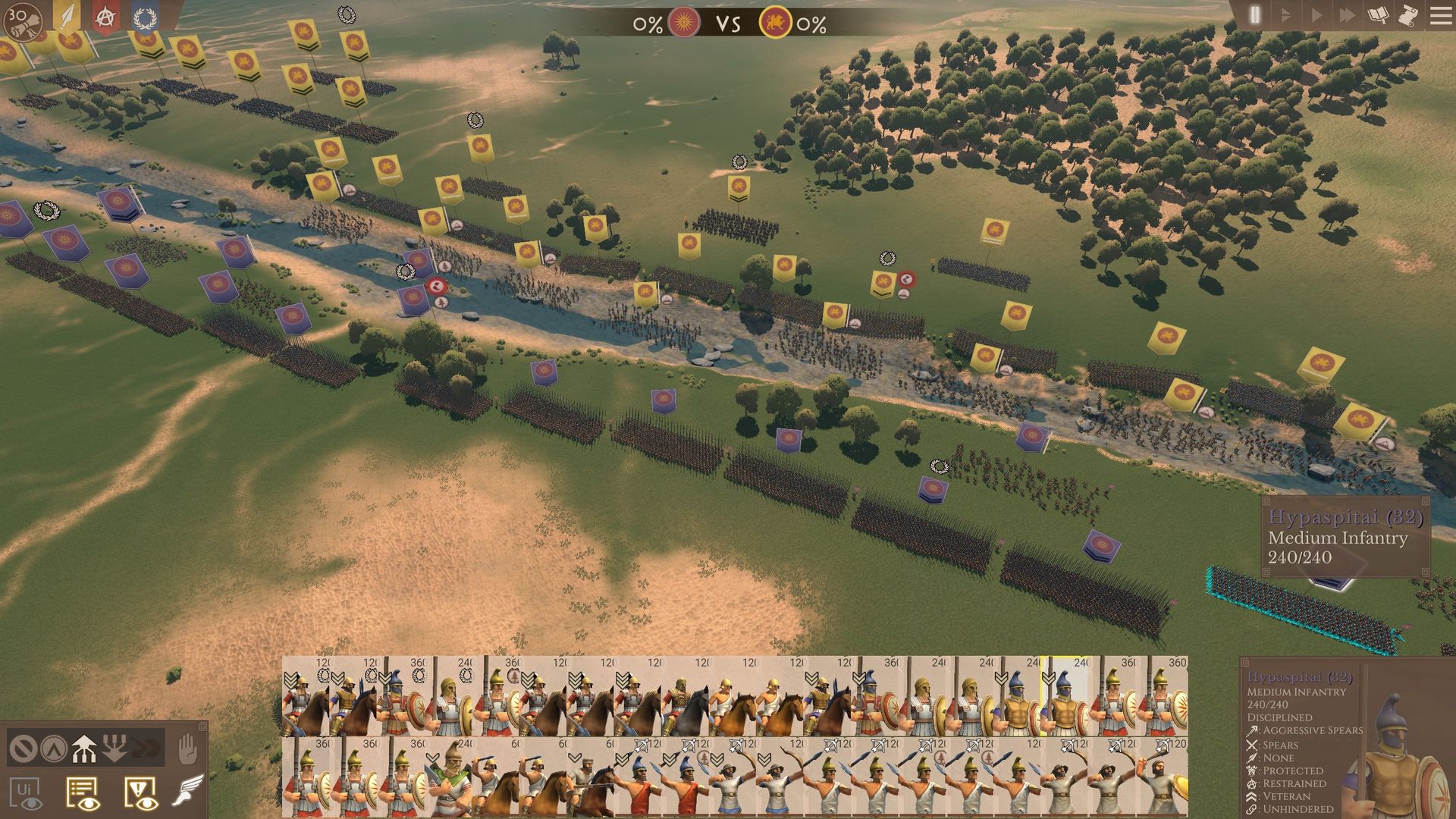The image size is (1456, 819).
Task: Select the halt hand order icon
Action: click(187, 749)
